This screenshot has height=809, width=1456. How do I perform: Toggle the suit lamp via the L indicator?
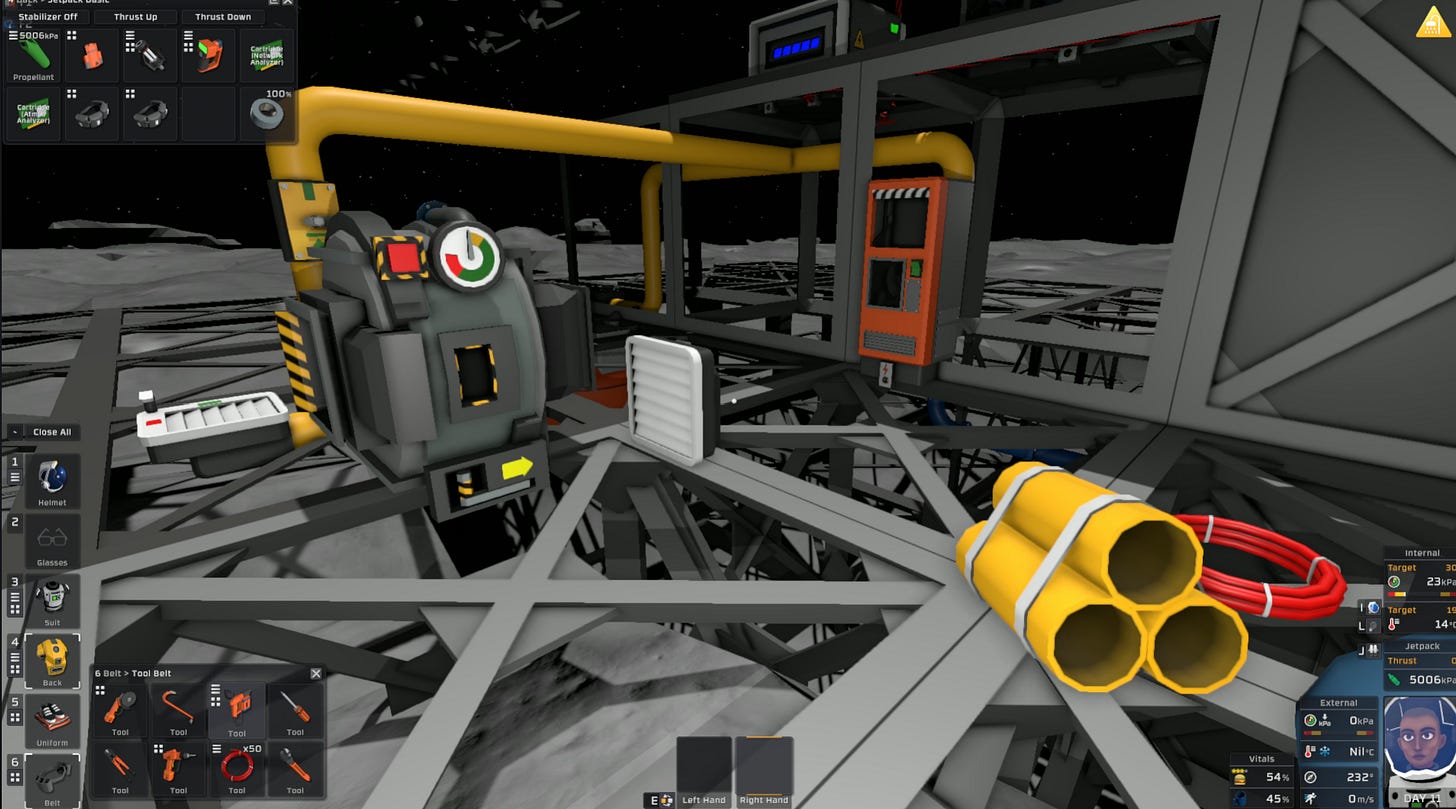pos(1373,625)
